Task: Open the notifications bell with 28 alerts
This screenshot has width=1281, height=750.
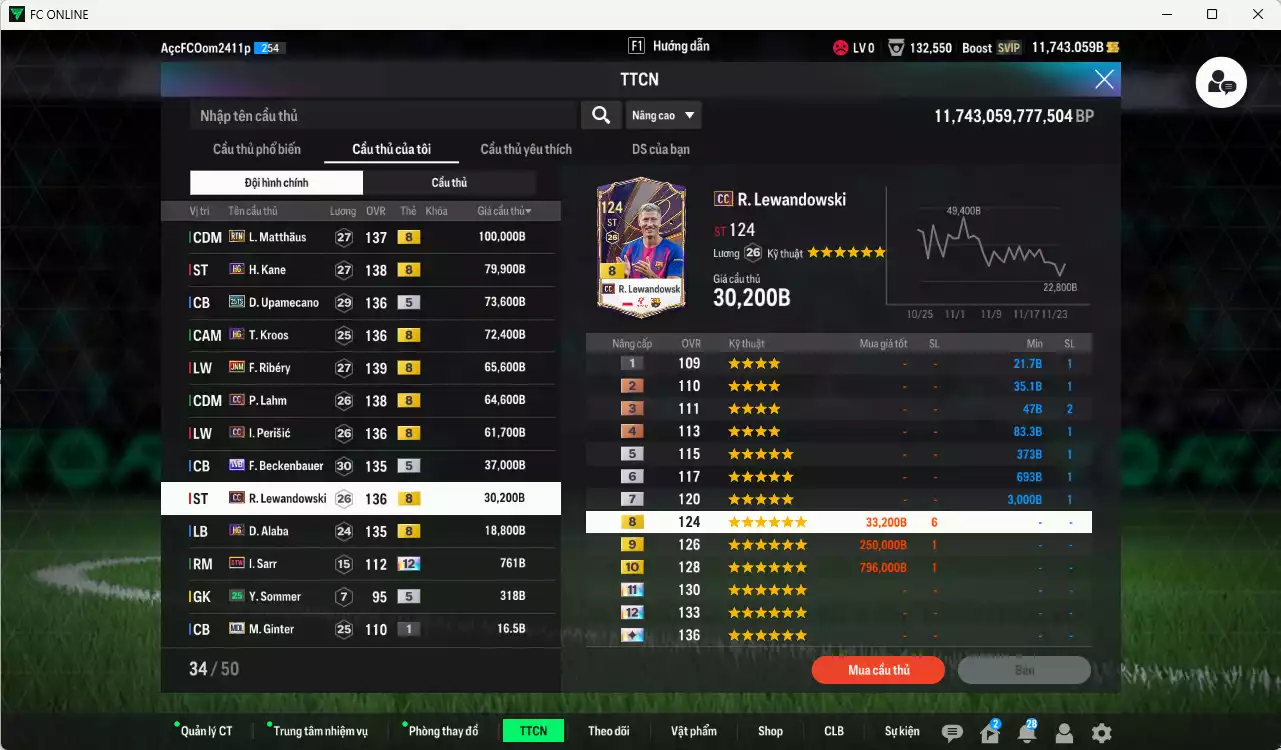Action: pos(1027,731)
